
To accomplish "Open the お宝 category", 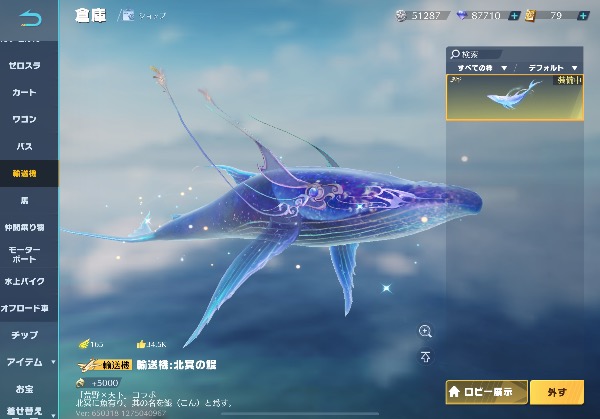I will (24, 388).
